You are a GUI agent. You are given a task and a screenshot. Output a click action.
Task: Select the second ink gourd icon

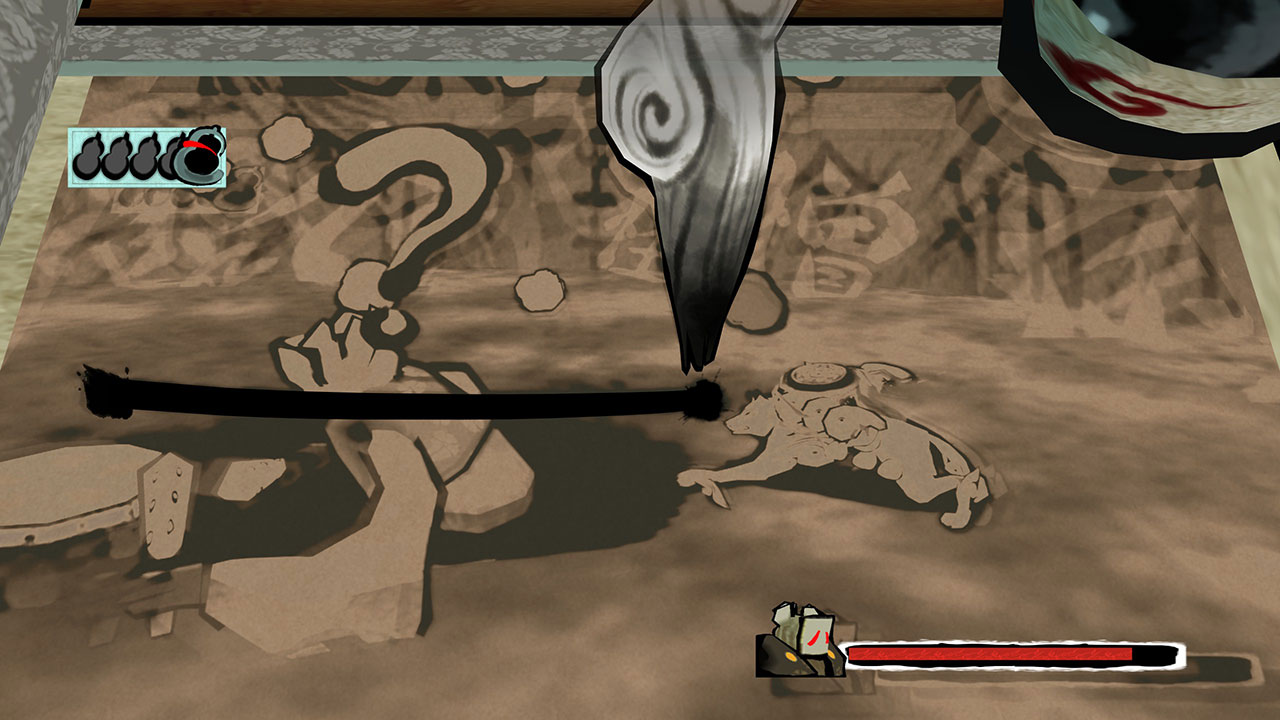(x=115, y=158)
